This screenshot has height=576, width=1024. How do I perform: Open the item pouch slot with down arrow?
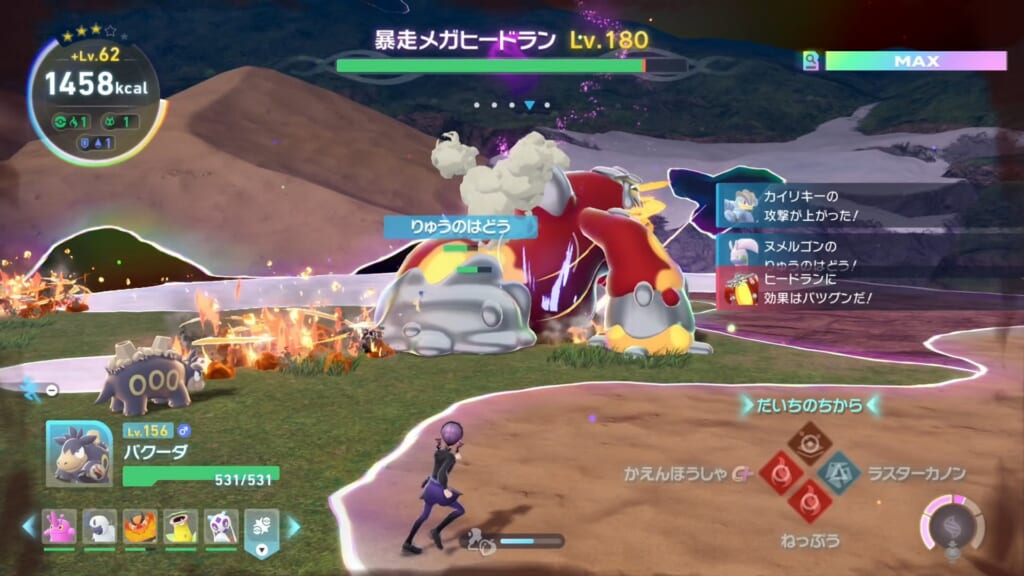[x=261, y=528]
